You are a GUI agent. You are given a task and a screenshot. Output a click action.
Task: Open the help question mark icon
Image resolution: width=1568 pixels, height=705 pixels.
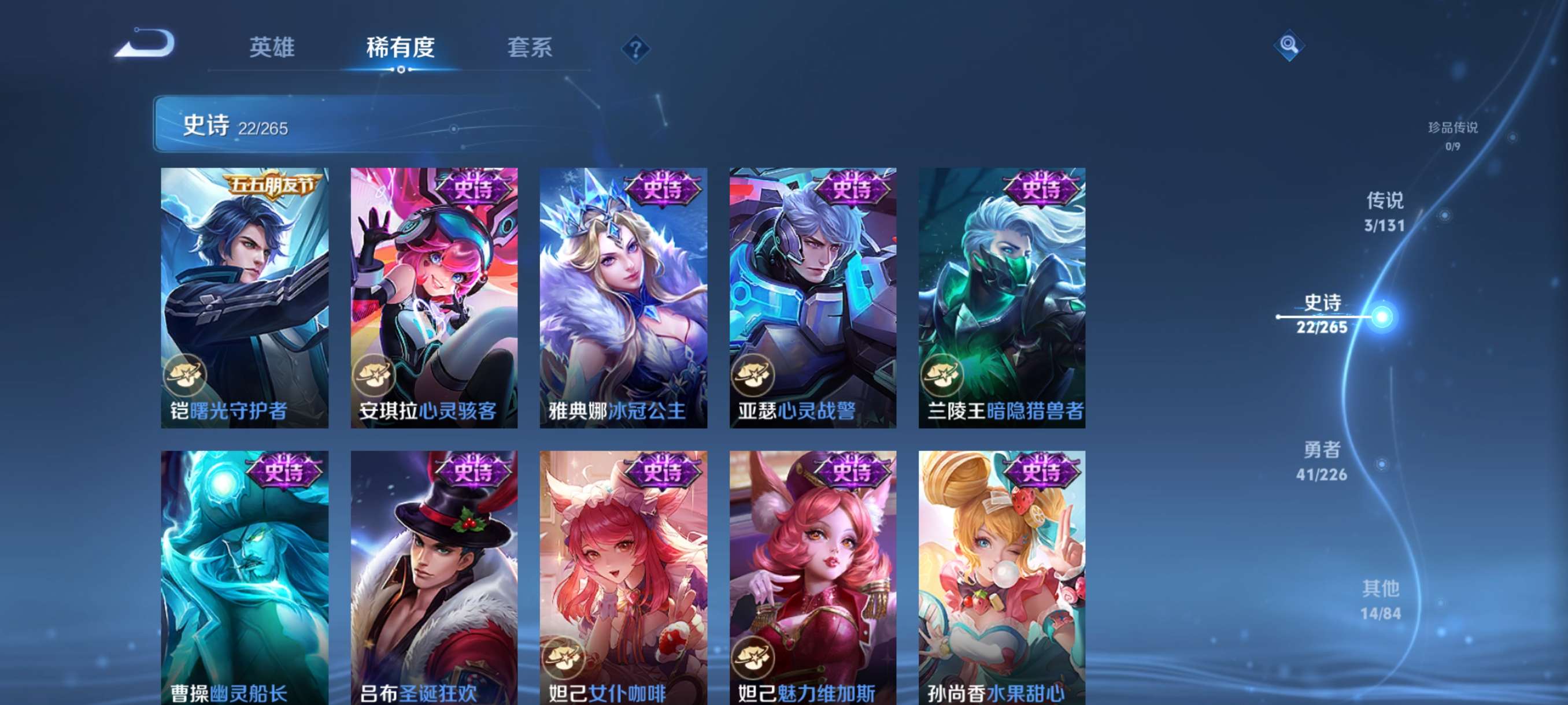636,50
